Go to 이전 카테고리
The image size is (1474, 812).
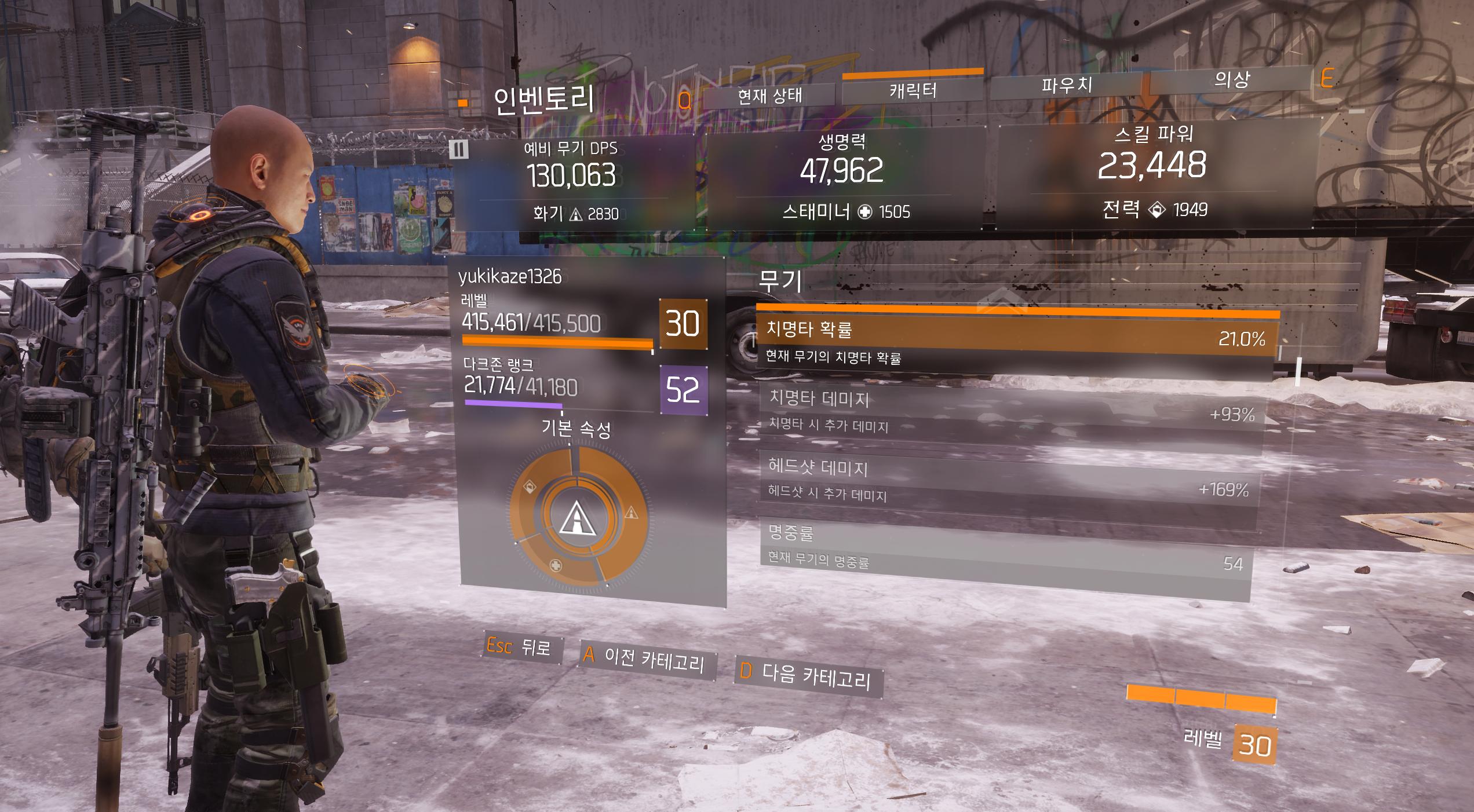pyautogui.click(x=647, y=659)
